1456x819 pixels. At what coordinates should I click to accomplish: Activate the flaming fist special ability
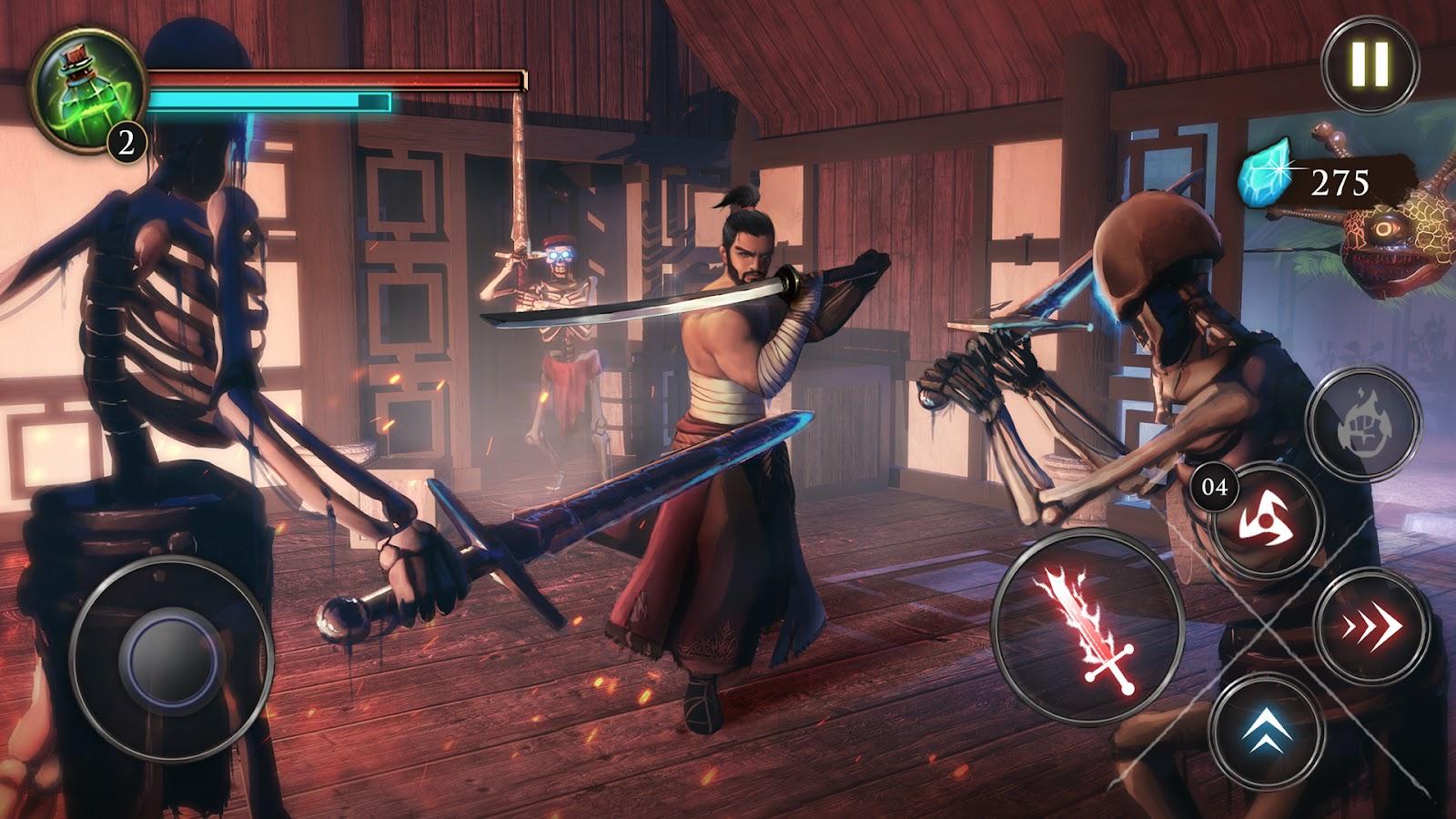pyautogui.click(x=1362, y=422)
